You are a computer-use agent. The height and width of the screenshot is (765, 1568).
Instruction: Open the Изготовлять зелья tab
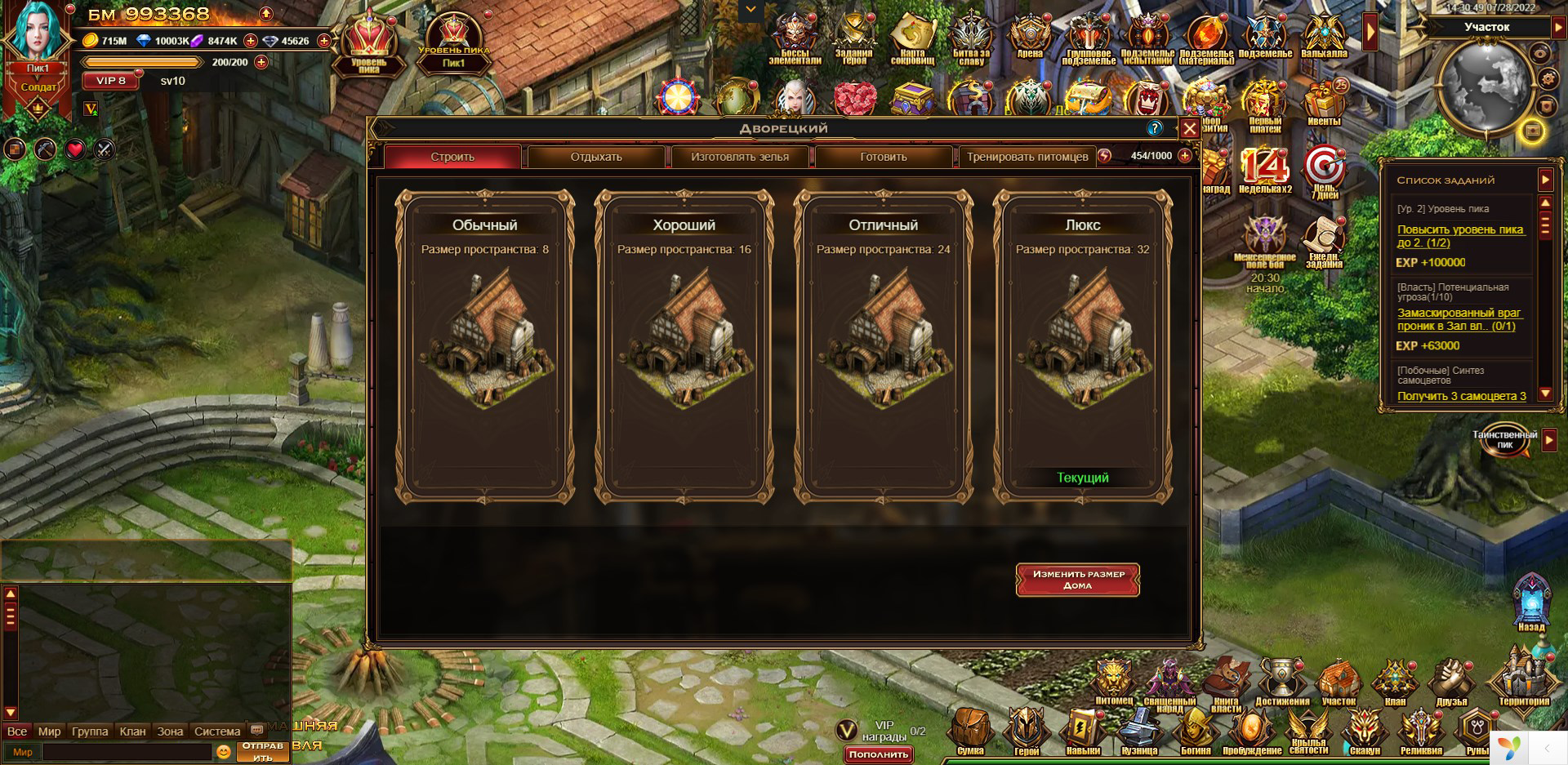pyautogui.click(x=740, y=157)
